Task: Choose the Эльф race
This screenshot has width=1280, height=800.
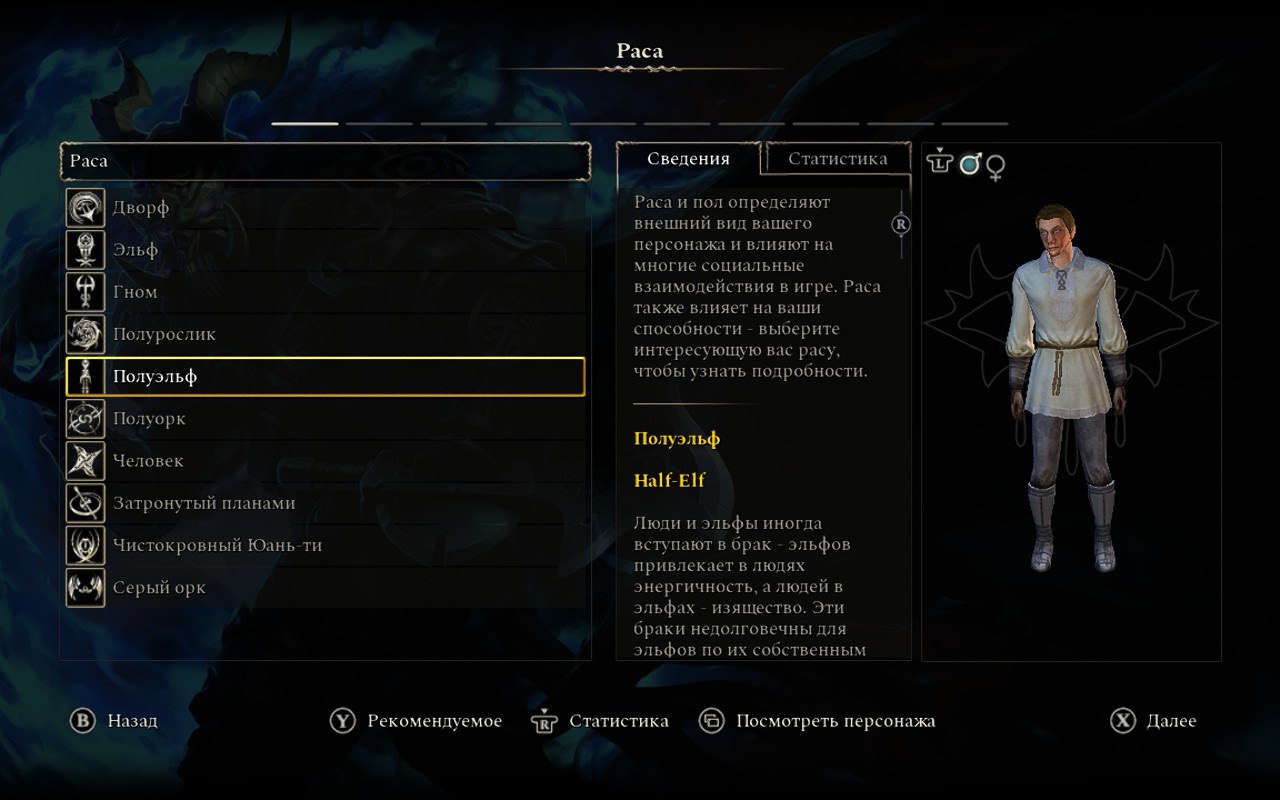Action: (x=325, y=250)
